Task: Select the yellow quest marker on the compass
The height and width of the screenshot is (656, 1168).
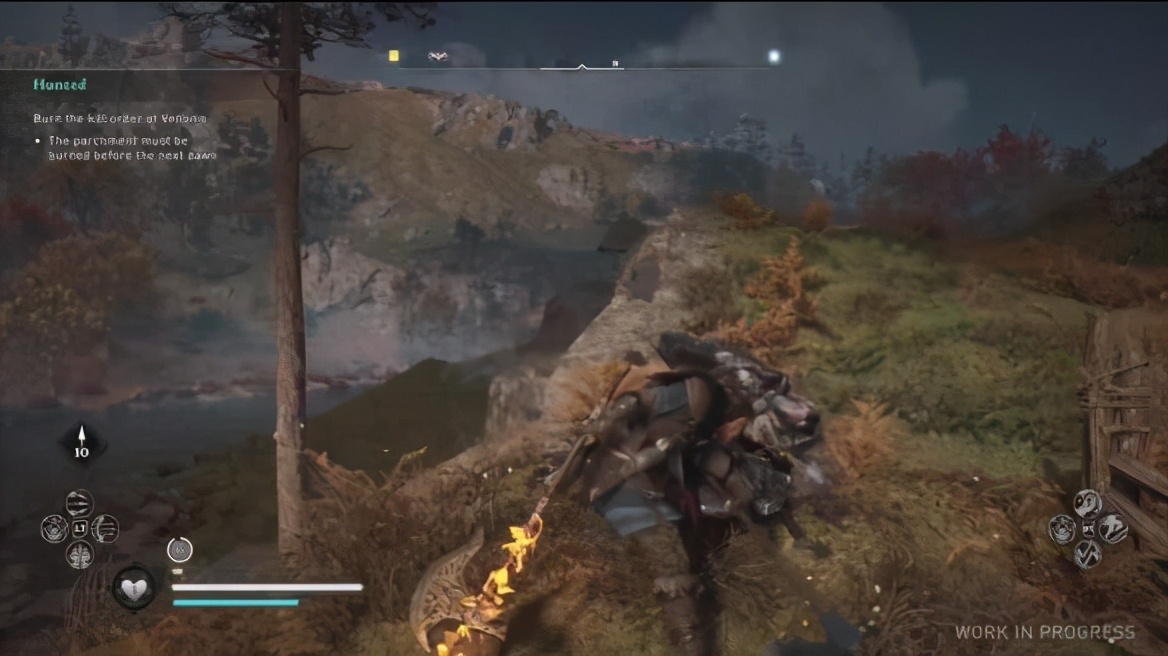Action: point(394,56)
